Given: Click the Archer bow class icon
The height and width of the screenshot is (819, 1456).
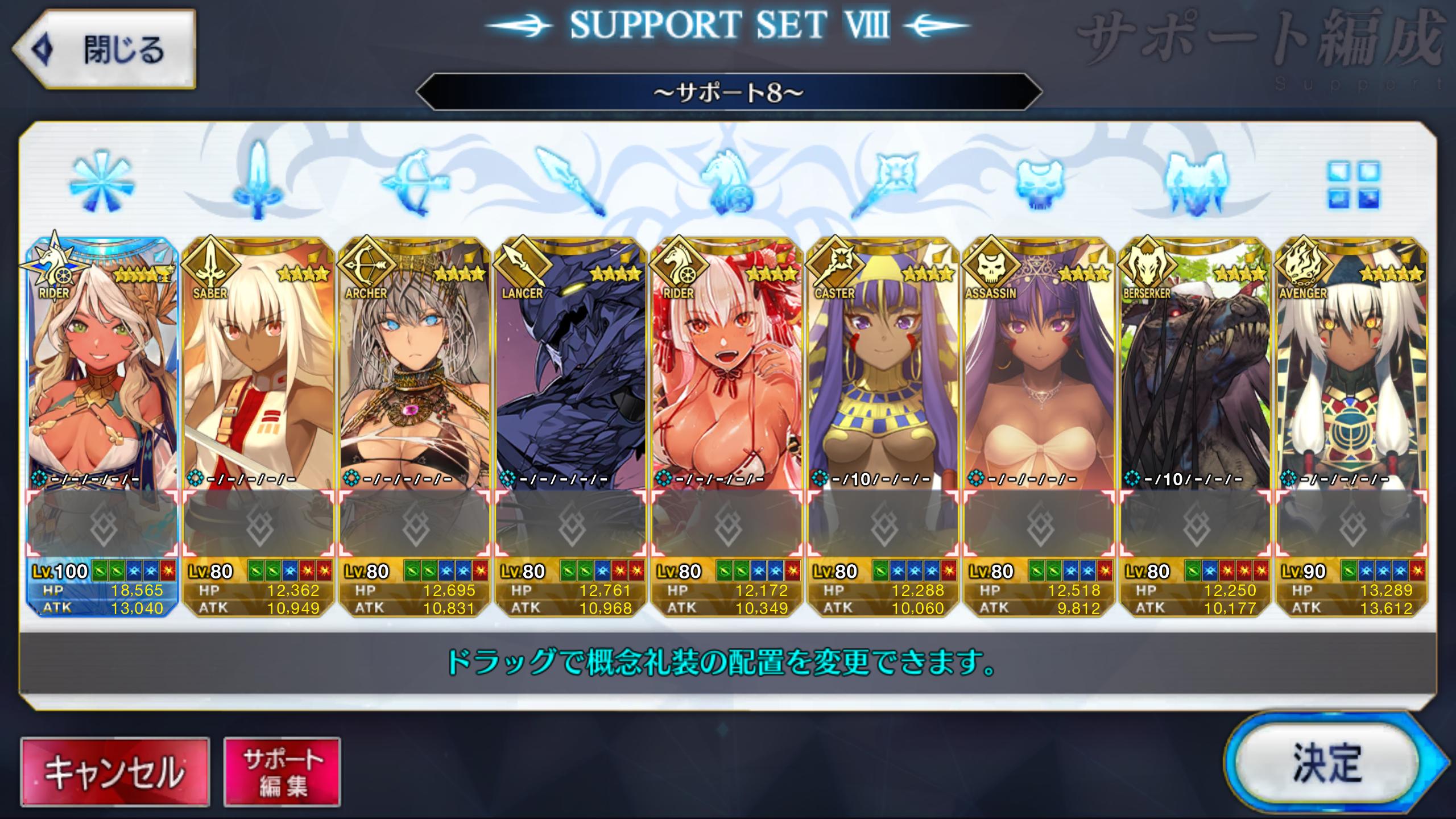Looking at the screenshot, I should click(x=415, y=182).
